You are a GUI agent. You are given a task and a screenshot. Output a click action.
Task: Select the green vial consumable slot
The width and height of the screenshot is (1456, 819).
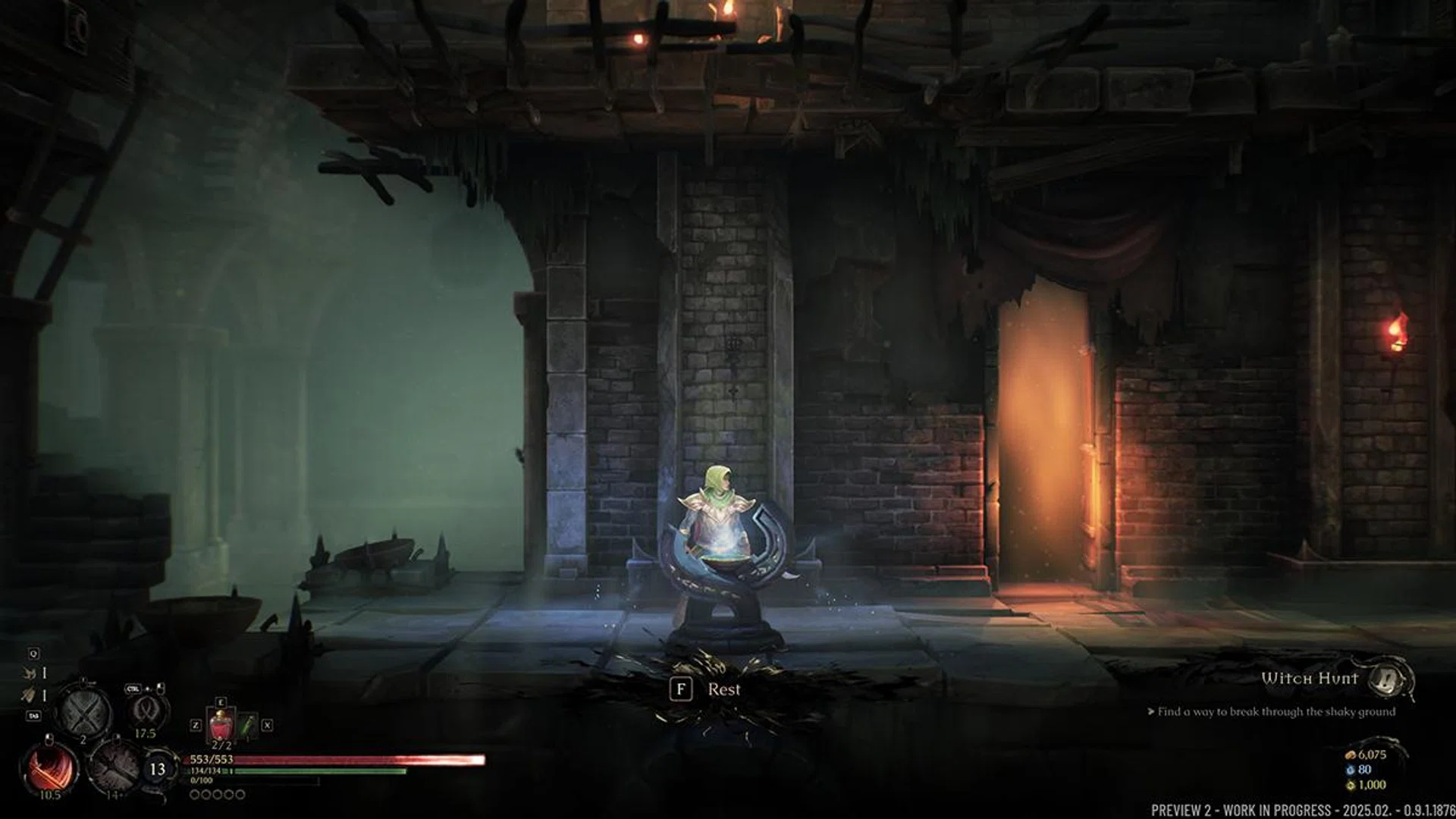(247, 726)
